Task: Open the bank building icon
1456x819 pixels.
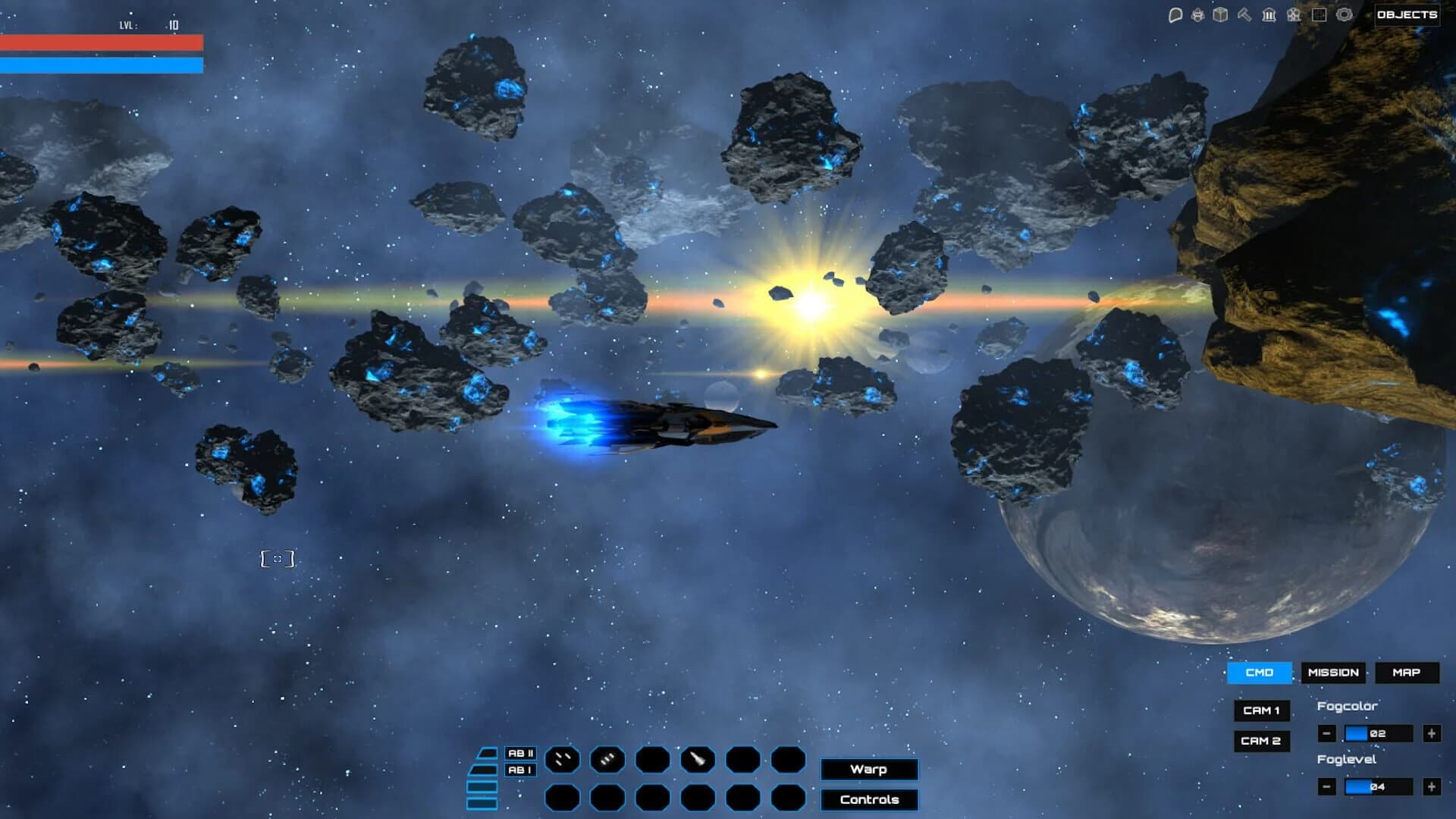Action: point(1268,14)
